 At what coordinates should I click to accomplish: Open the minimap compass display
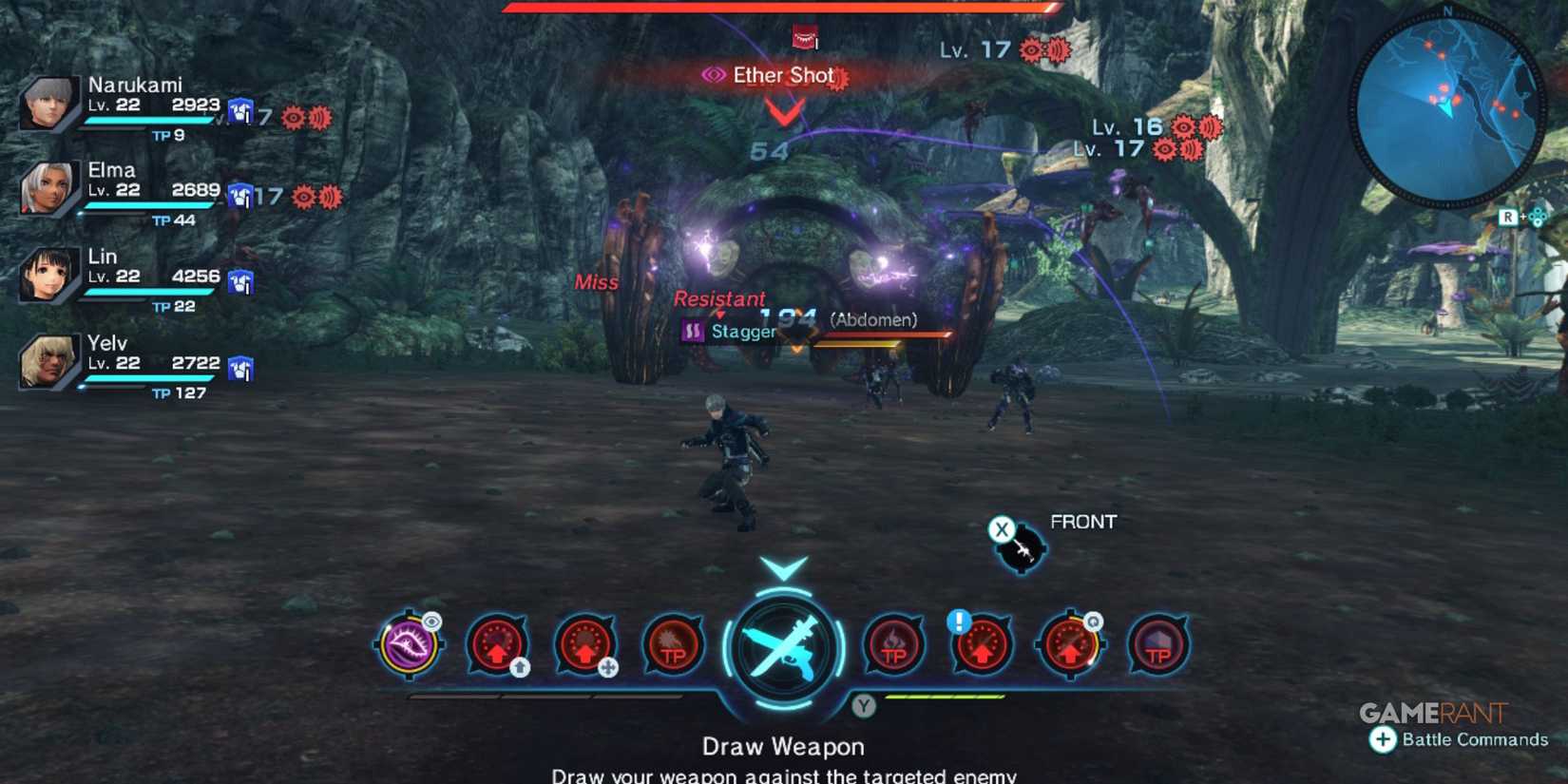pos(1451,105)
